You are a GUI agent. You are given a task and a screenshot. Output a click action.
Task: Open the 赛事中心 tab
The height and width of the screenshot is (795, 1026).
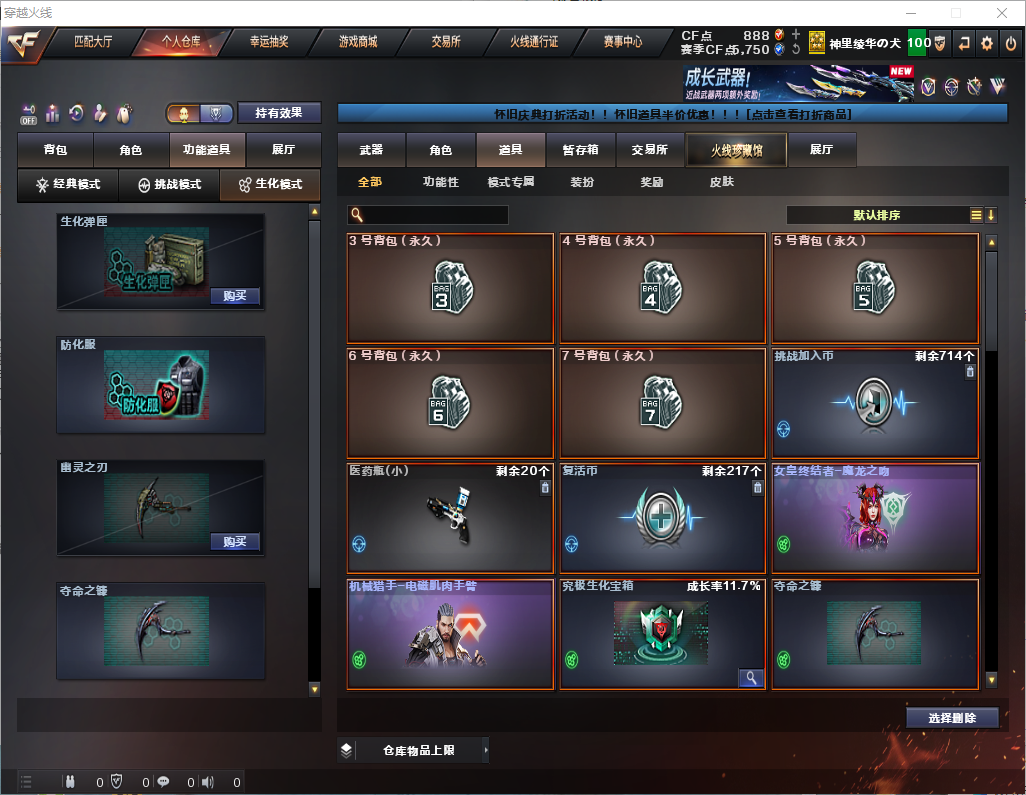coord(622,42)
